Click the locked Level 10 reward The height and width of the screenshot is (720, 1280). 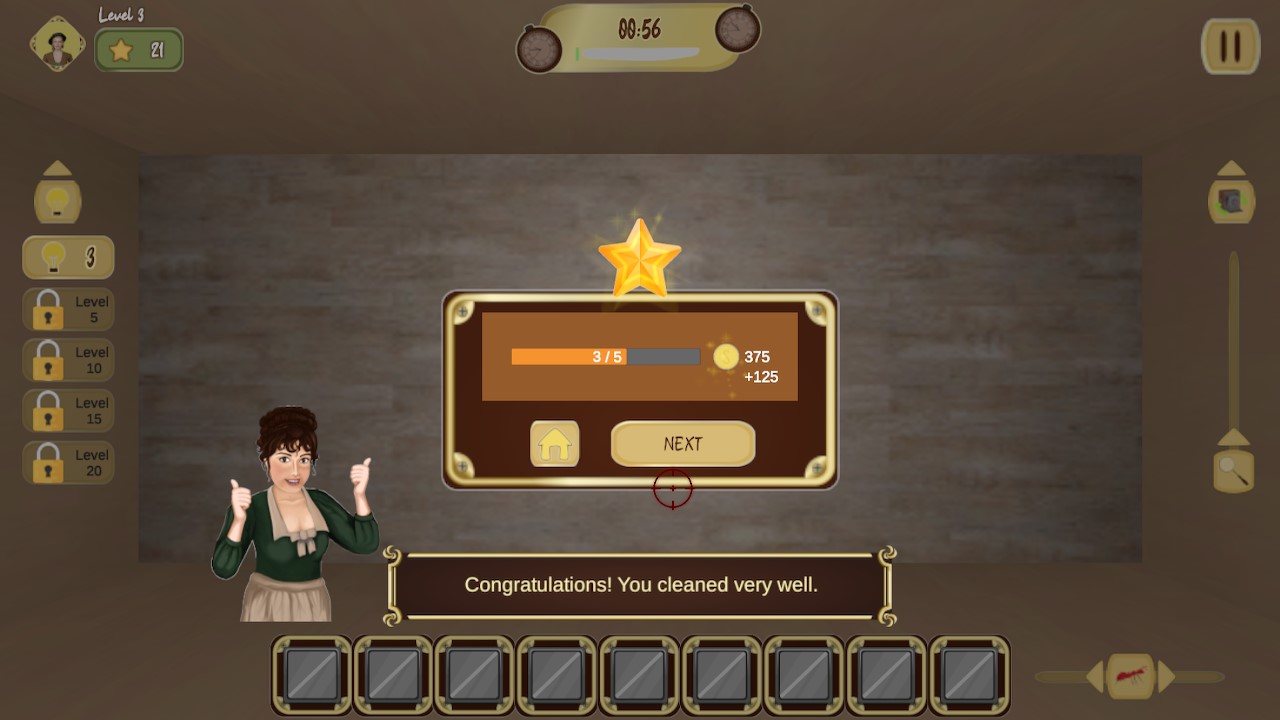pos(67,360)
